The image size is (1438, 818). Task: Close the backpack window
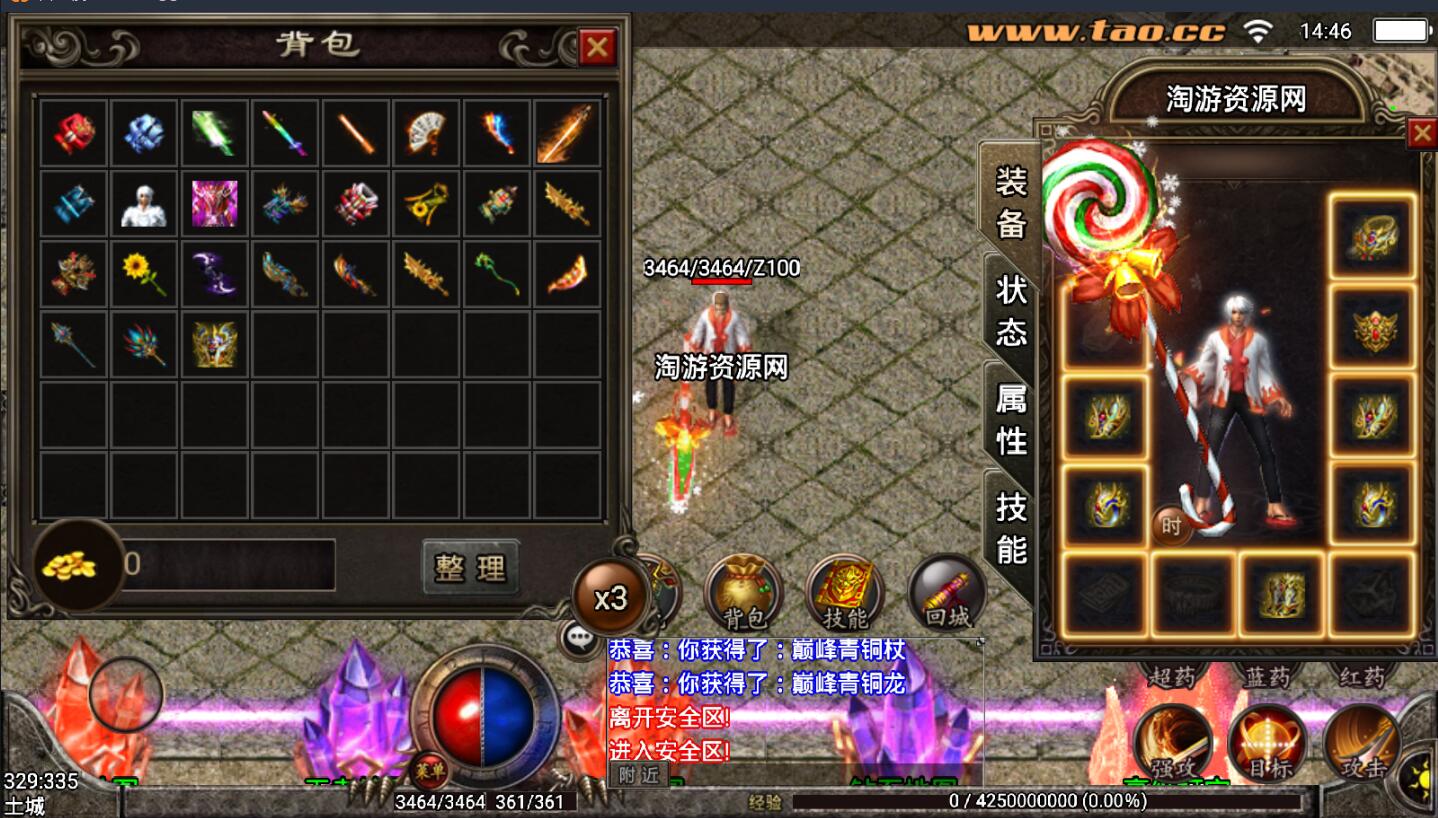[x=597, y=47]
